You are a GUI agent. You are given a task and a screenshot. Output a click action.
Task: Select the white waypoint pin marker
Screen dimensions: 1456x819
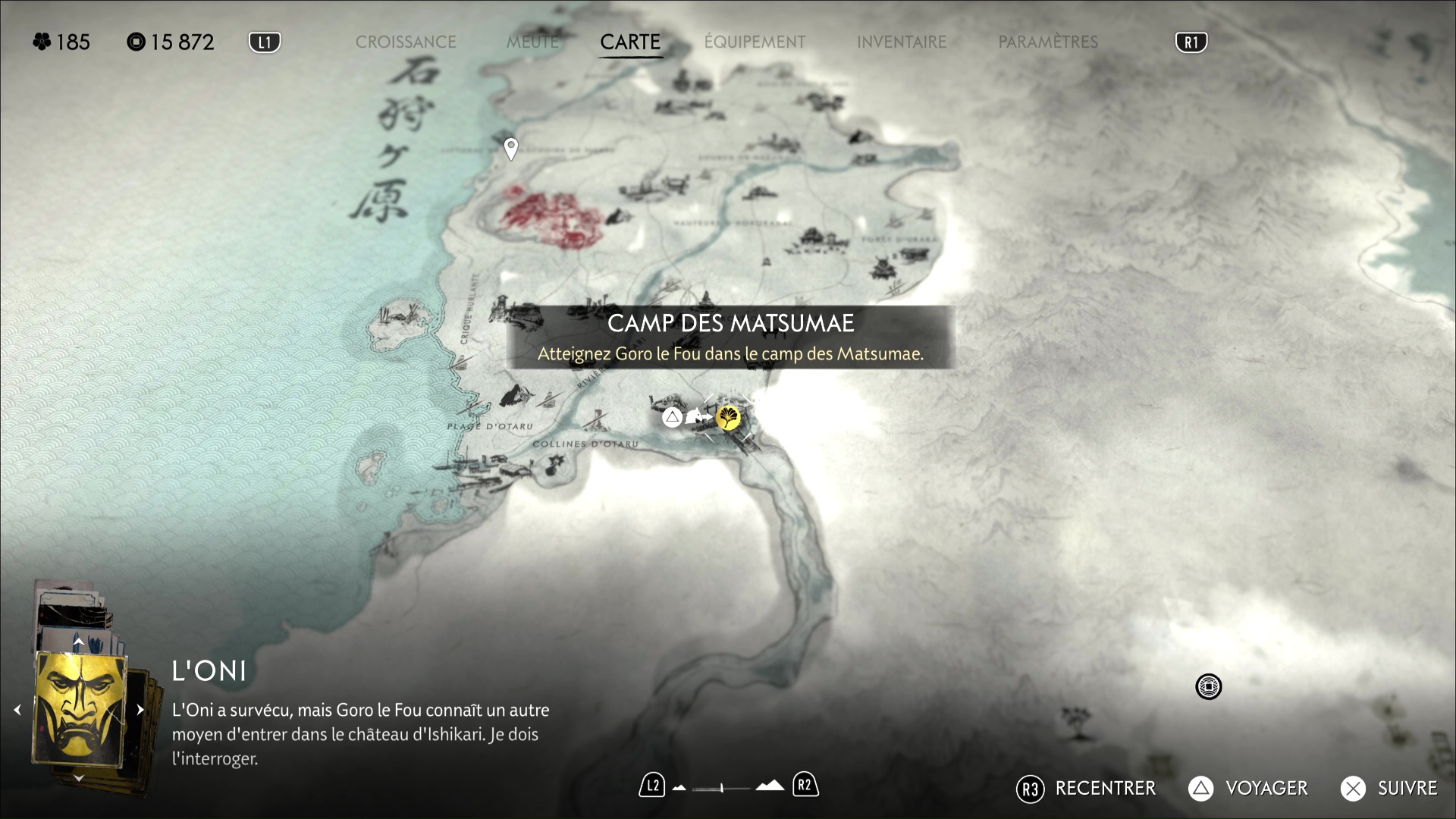pyautogui.click(x=511, y=148)
